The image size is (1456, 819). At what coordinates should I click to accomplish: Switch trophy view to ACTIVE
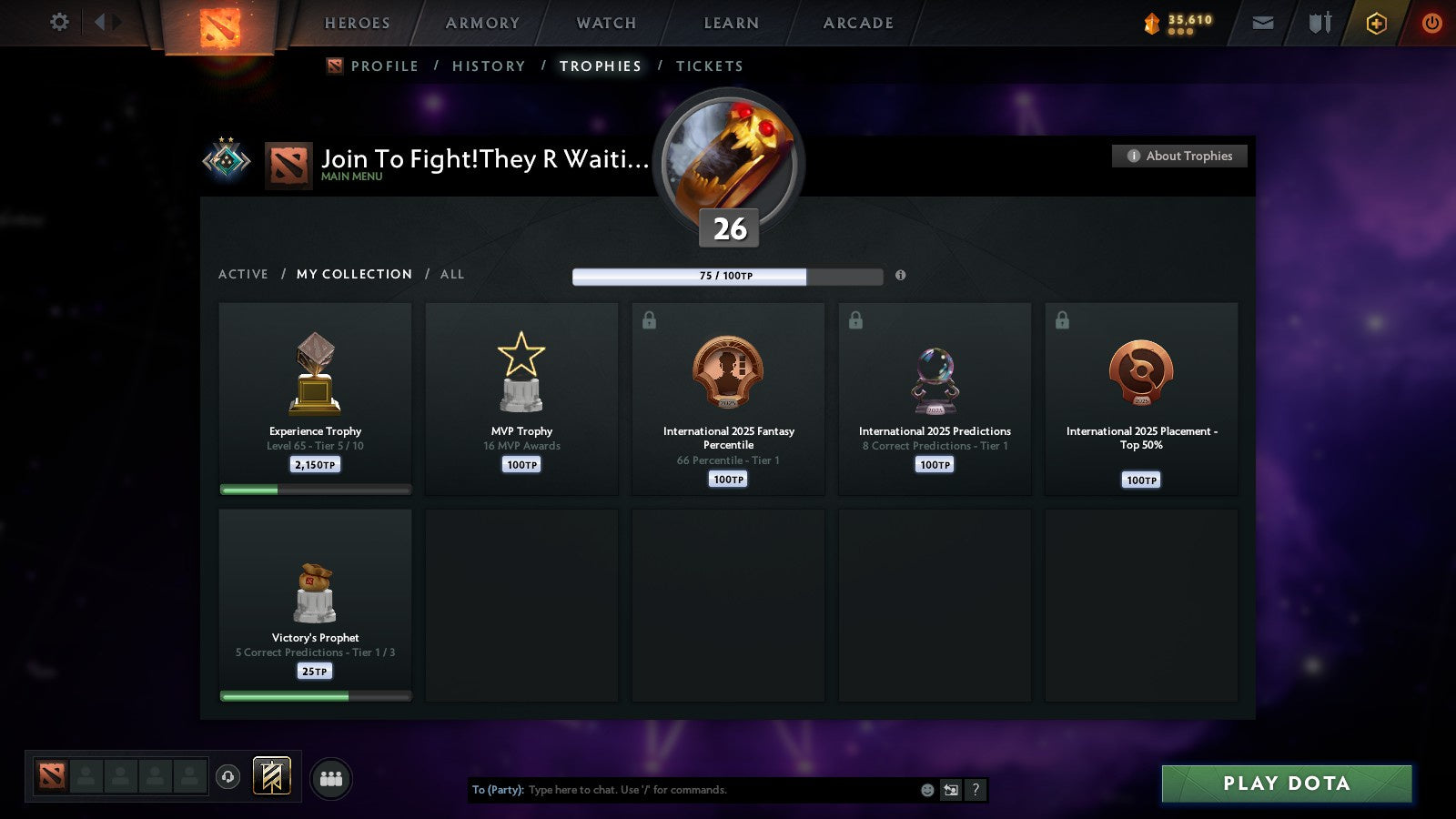pyautogui.click(x=244, y=274)
